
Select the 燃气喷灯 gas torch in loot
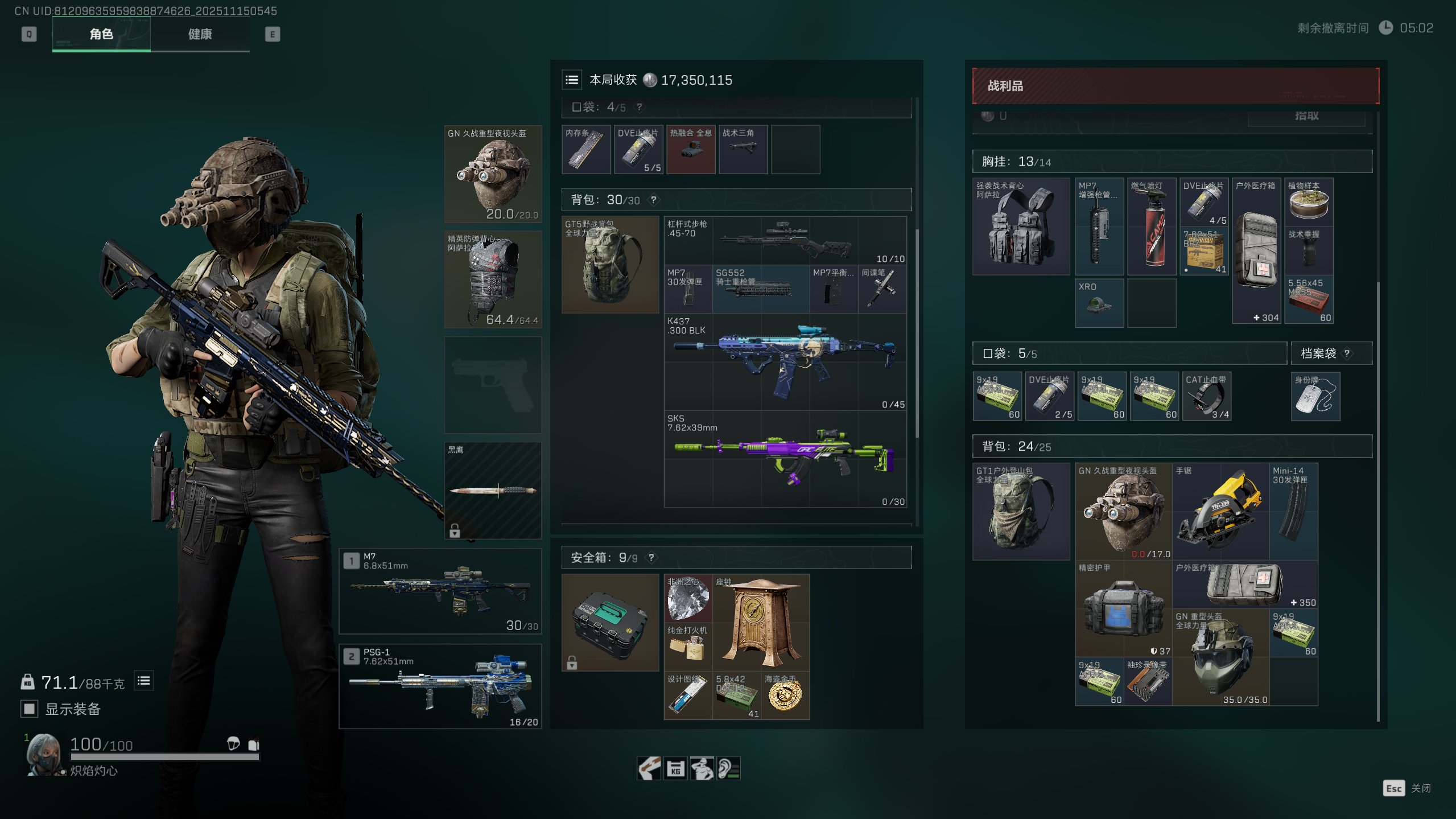pyautogui.click(x=1152, y=227)
